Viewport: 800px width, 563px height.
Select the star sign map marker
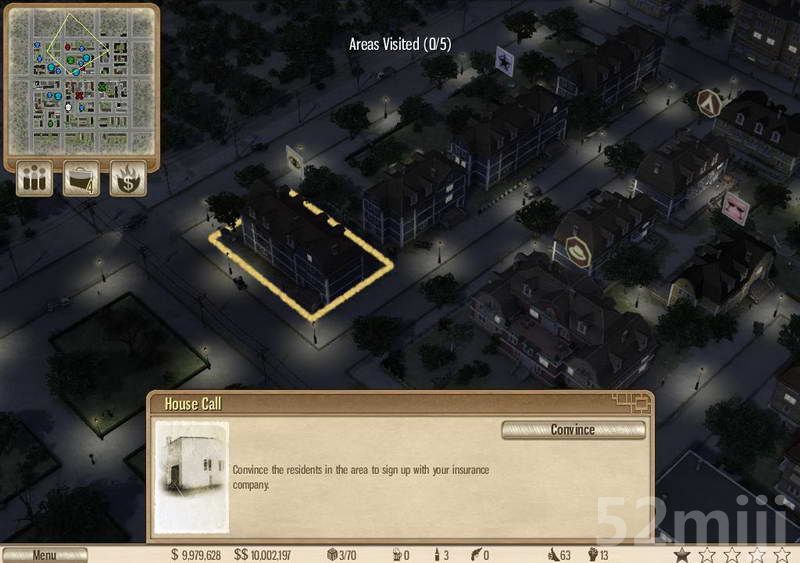point(505,60)
